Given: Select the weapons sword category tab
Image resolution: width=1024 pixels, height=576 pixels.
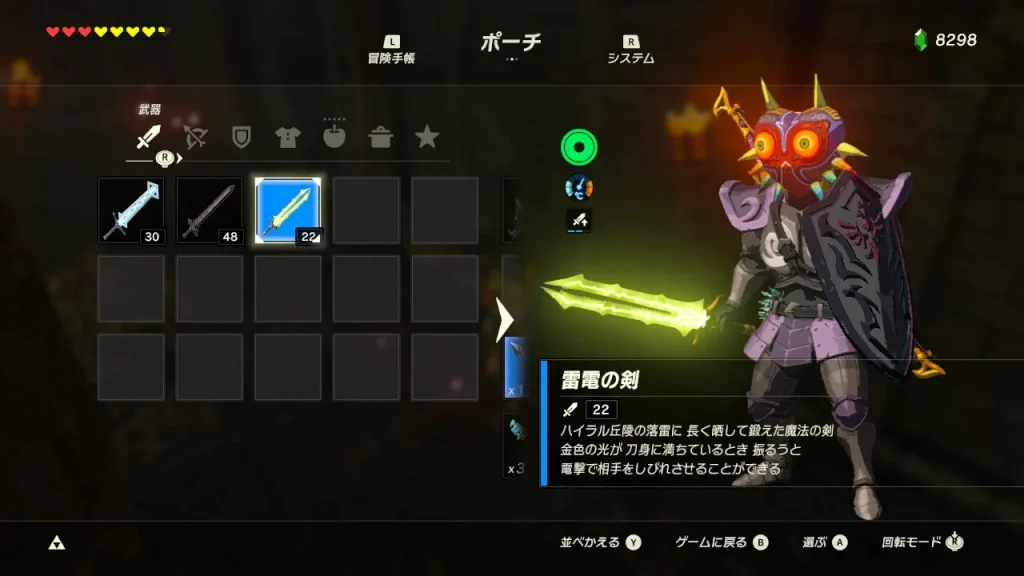Looking at the screenshot, I should [x=148, y=137].
